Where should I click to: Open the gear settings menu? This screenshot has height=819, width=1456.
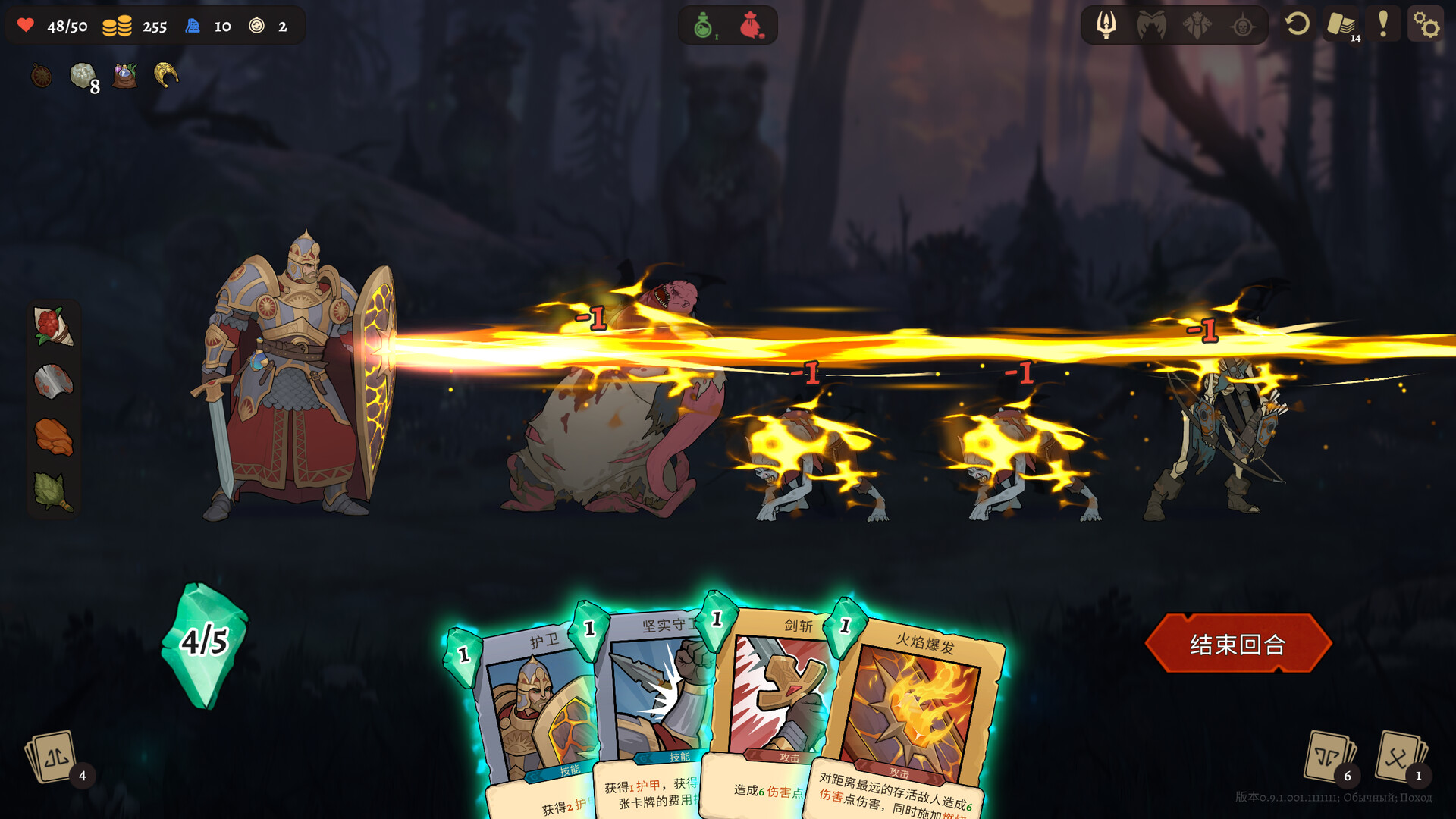[1426, 25]
